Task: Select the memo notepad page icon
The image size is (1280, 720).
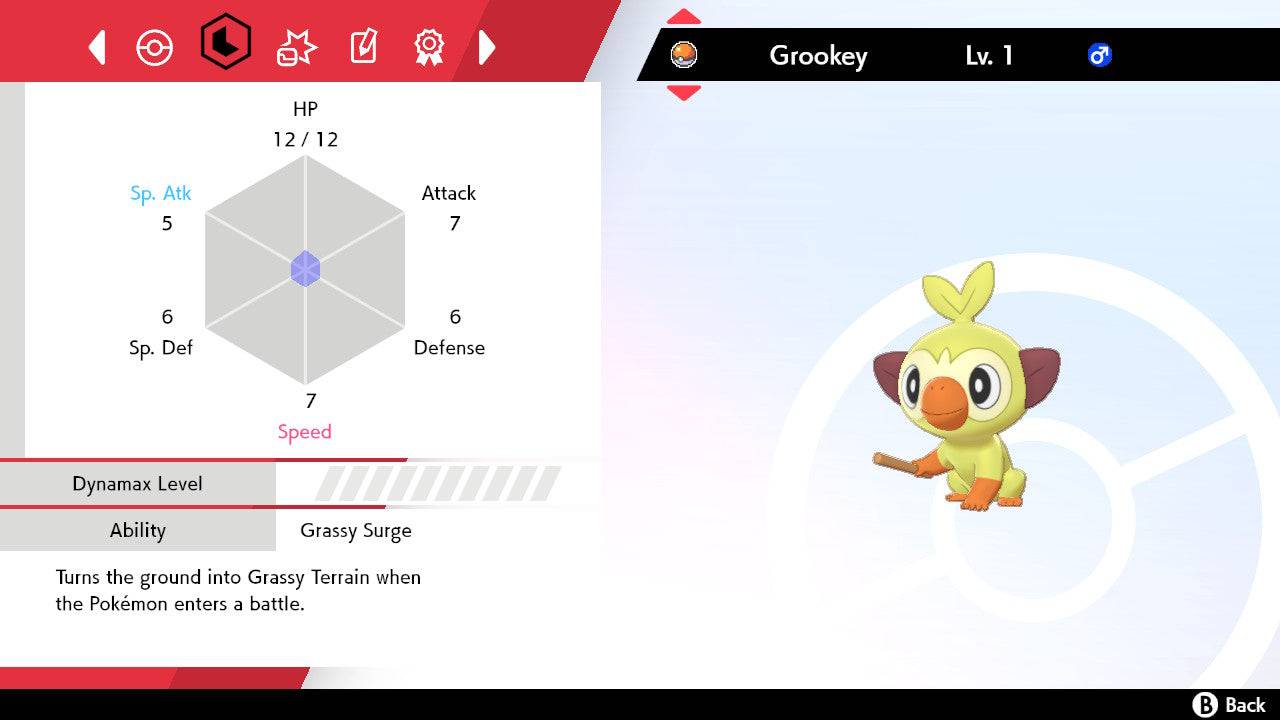Action: click(362, 46)
